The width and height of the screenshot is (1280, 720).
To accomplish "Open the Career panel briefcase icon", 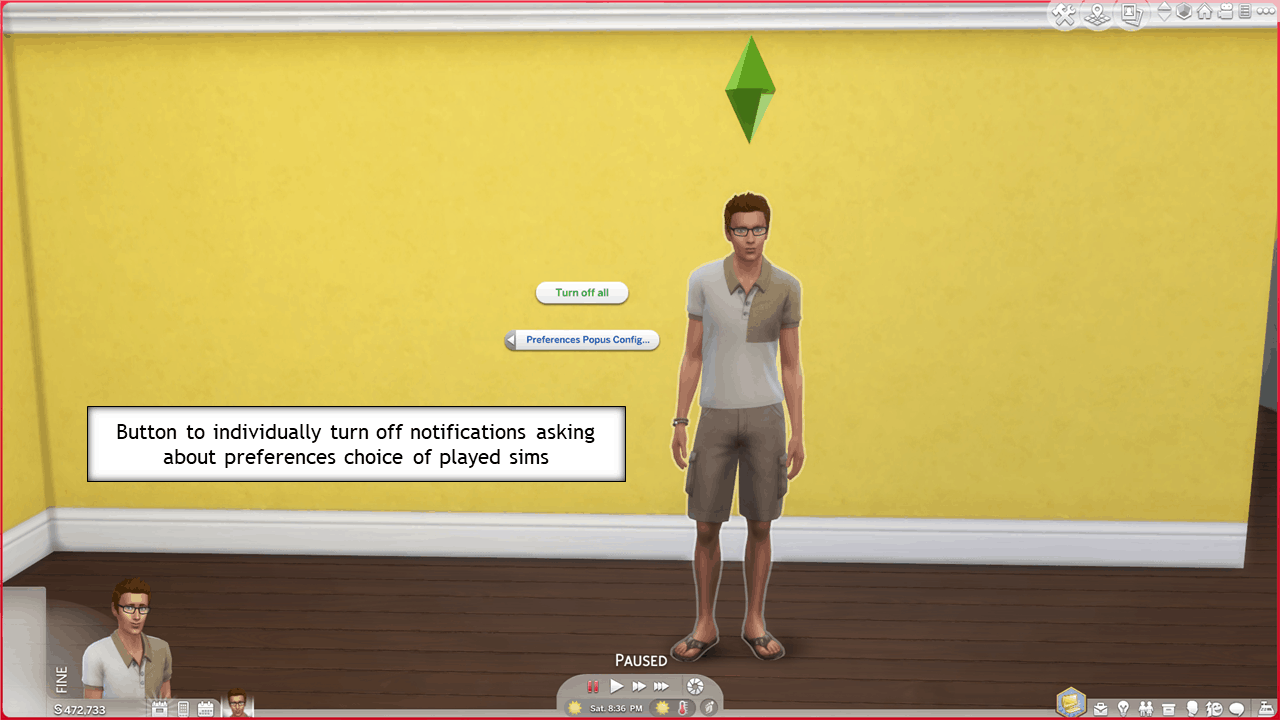I will [1100, 709].
